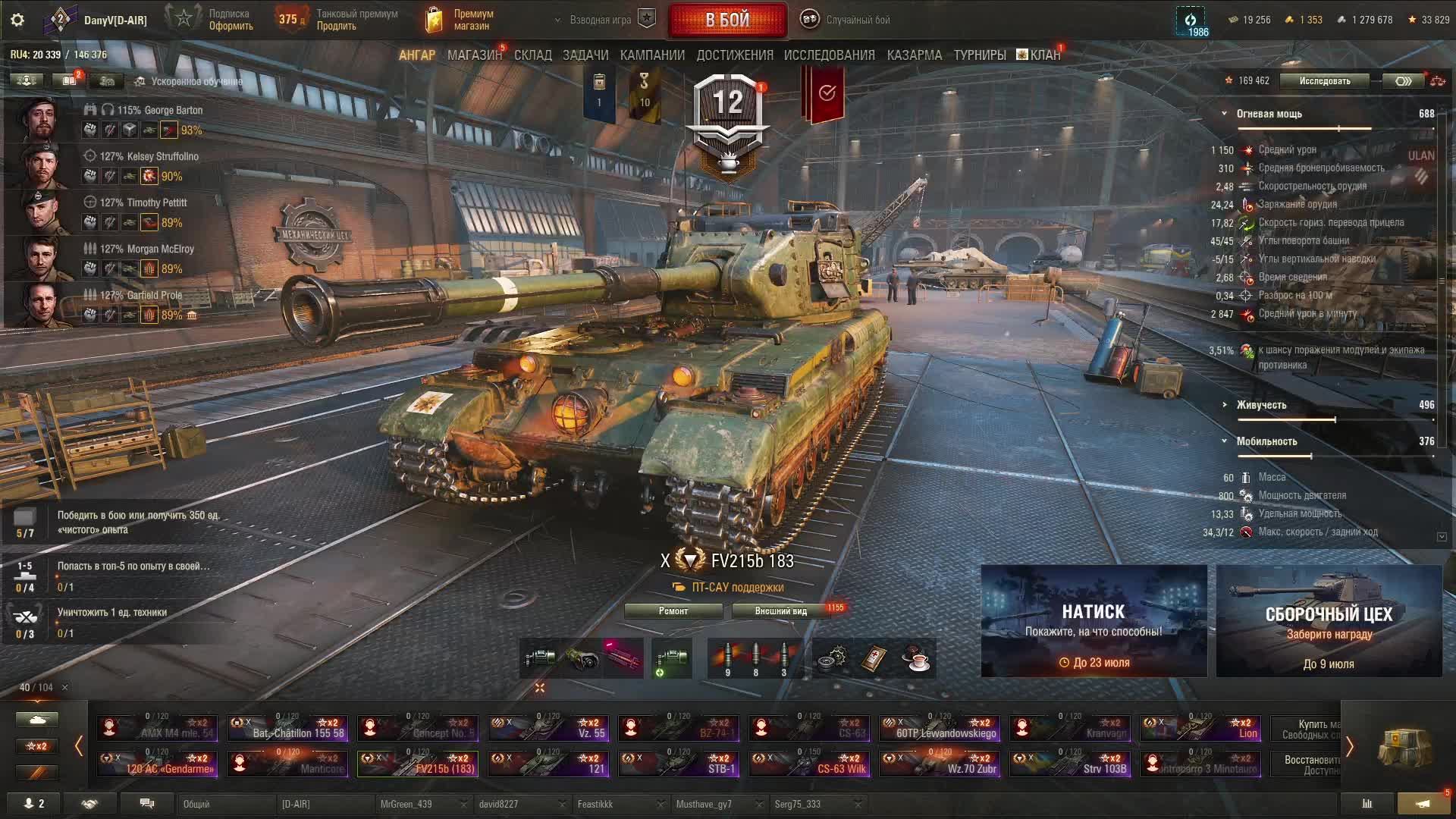Open the Случайный бой mode selector
Image resolution: width=1456 pixels, height=819 pixels.
tap(857, 20)
